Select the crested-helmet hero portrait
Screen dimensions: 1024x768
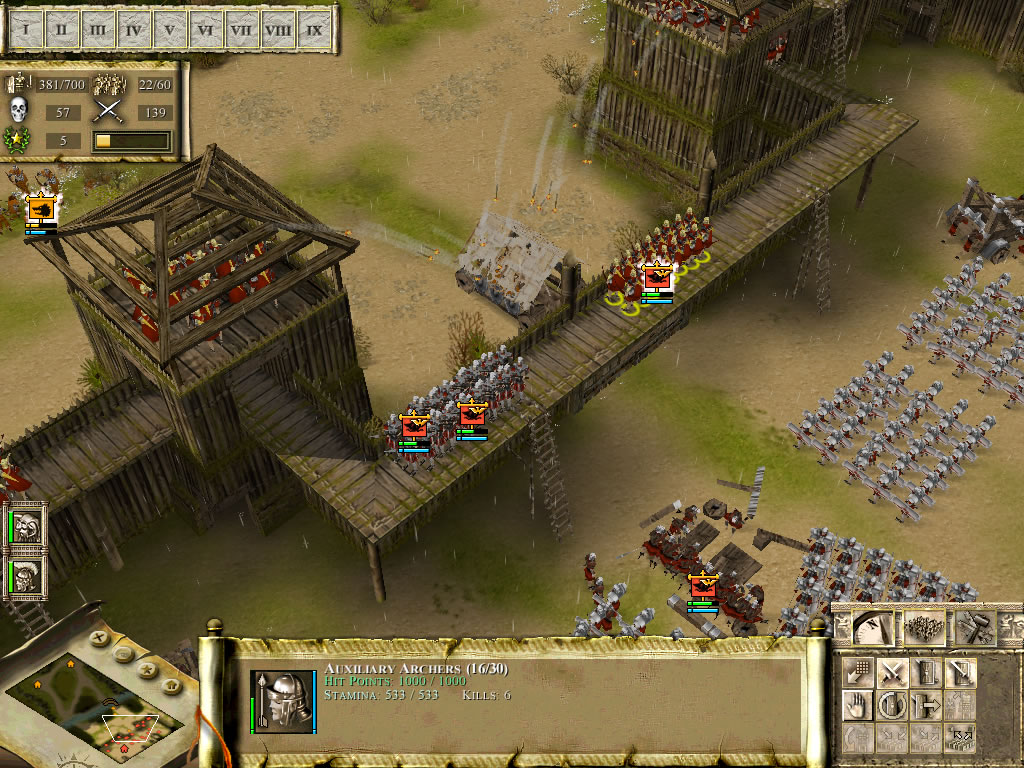tap(27, 575)
